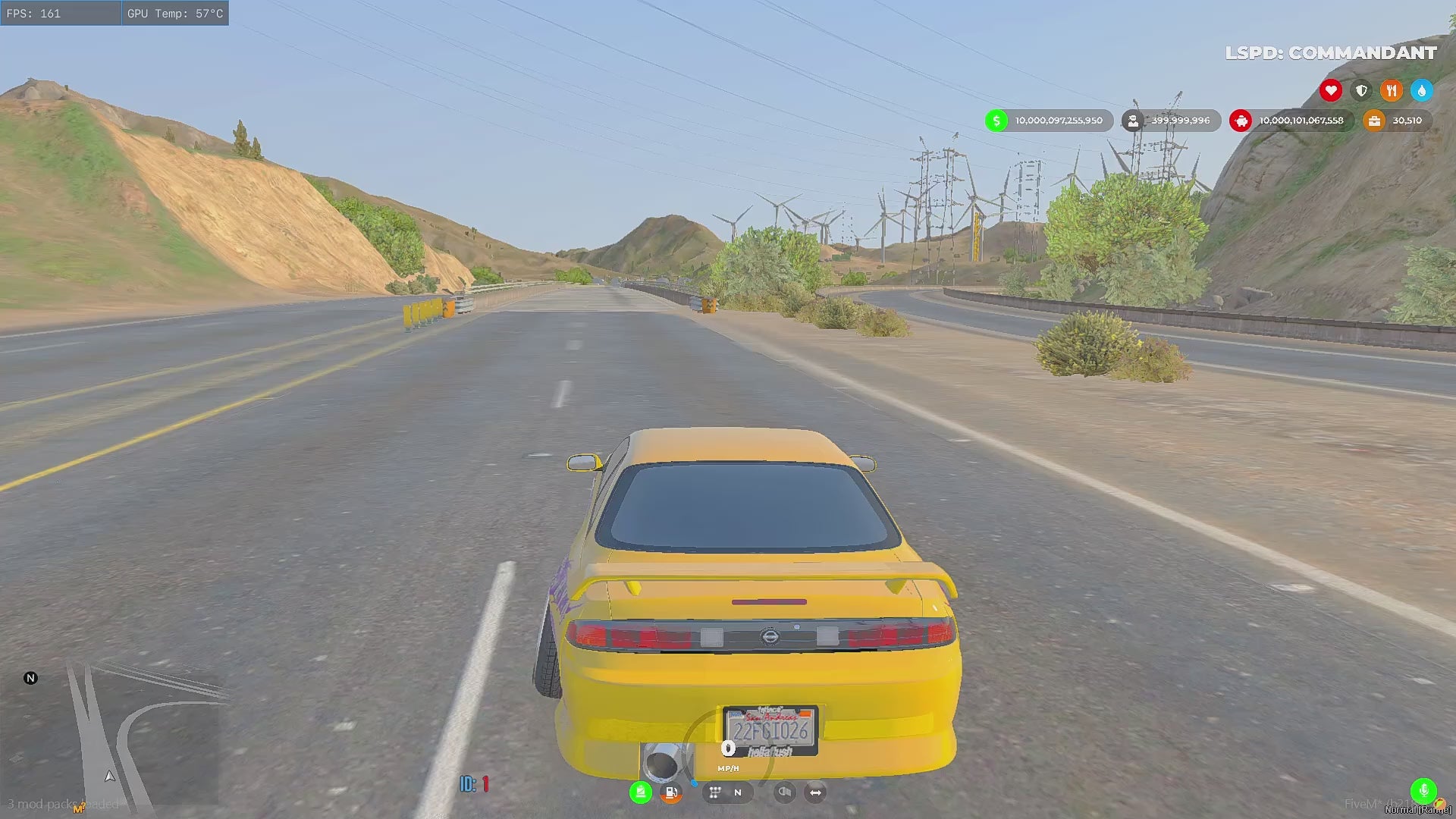
Task: Select the masked figure dirty money icon
Action: coord(1133,121)
